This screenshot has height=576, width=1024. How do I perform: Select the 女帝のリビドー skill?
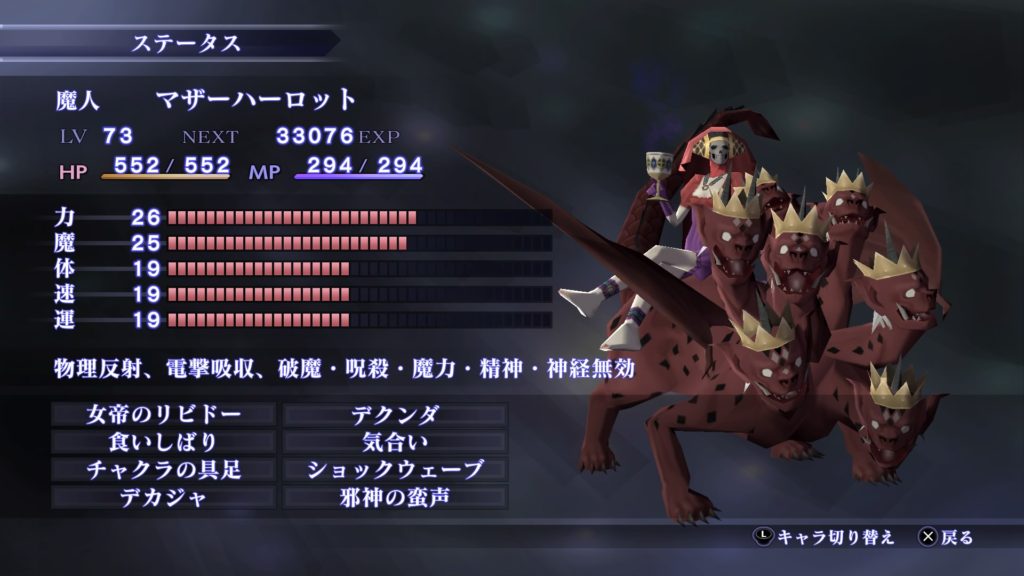pyautogui.click(x=164, y=414)
